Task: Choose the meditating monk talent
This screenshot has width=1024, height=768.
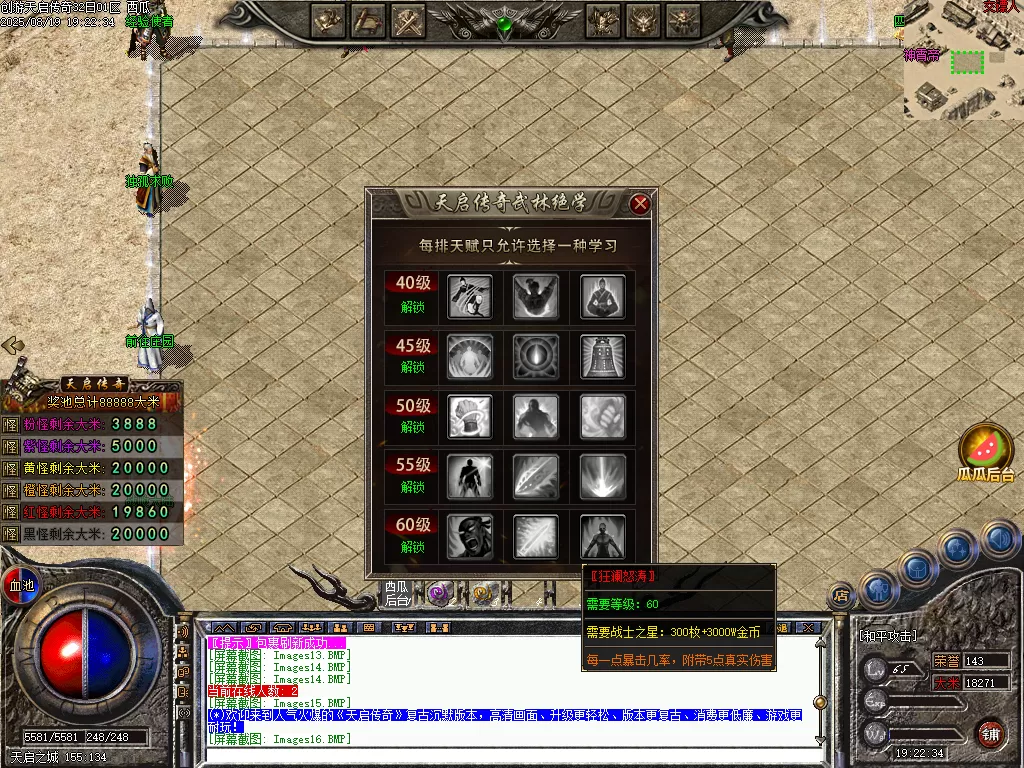Action: click(603, 296)
